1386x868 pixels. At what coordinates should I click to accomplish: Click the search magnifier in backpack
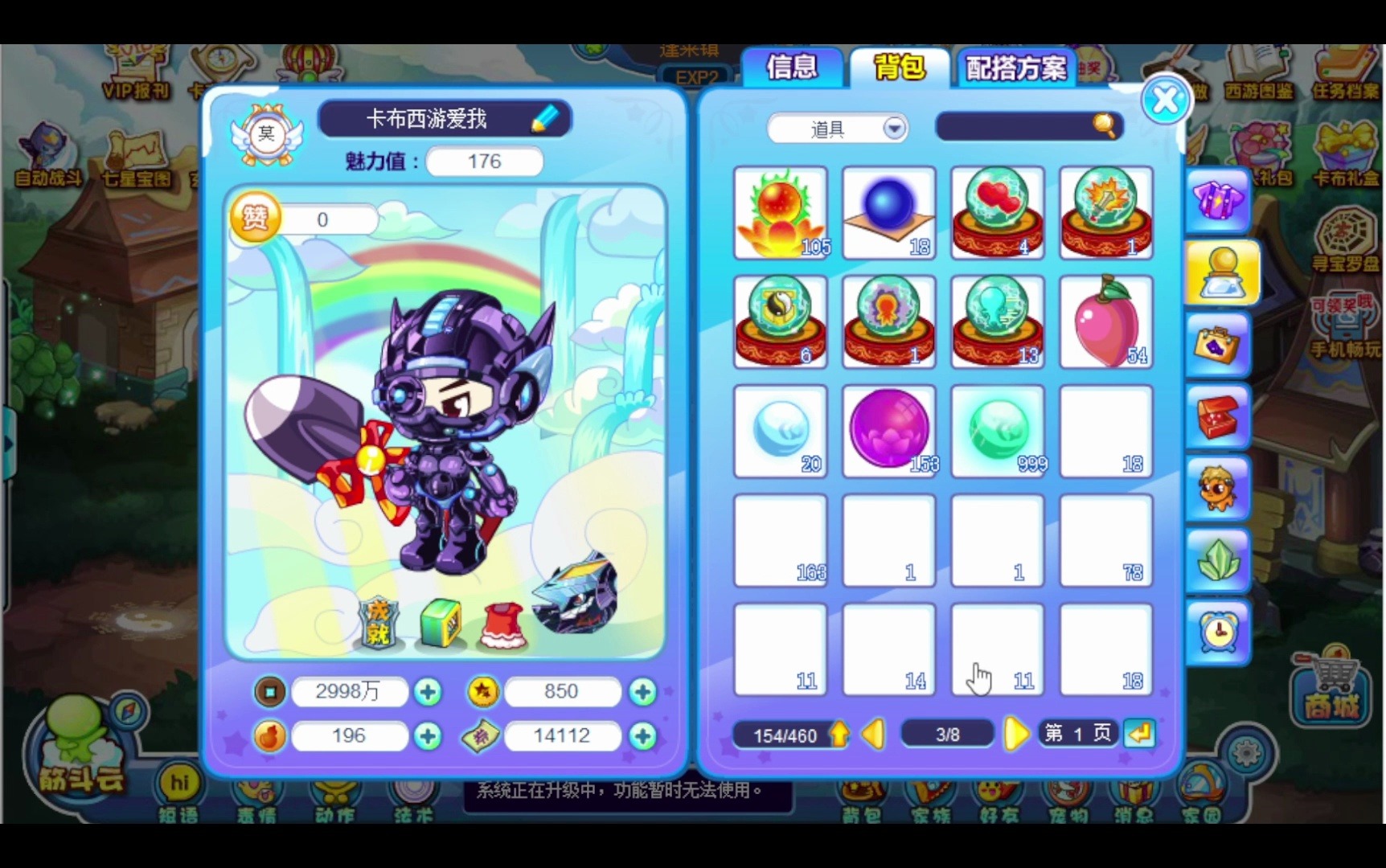point(1103,125)
